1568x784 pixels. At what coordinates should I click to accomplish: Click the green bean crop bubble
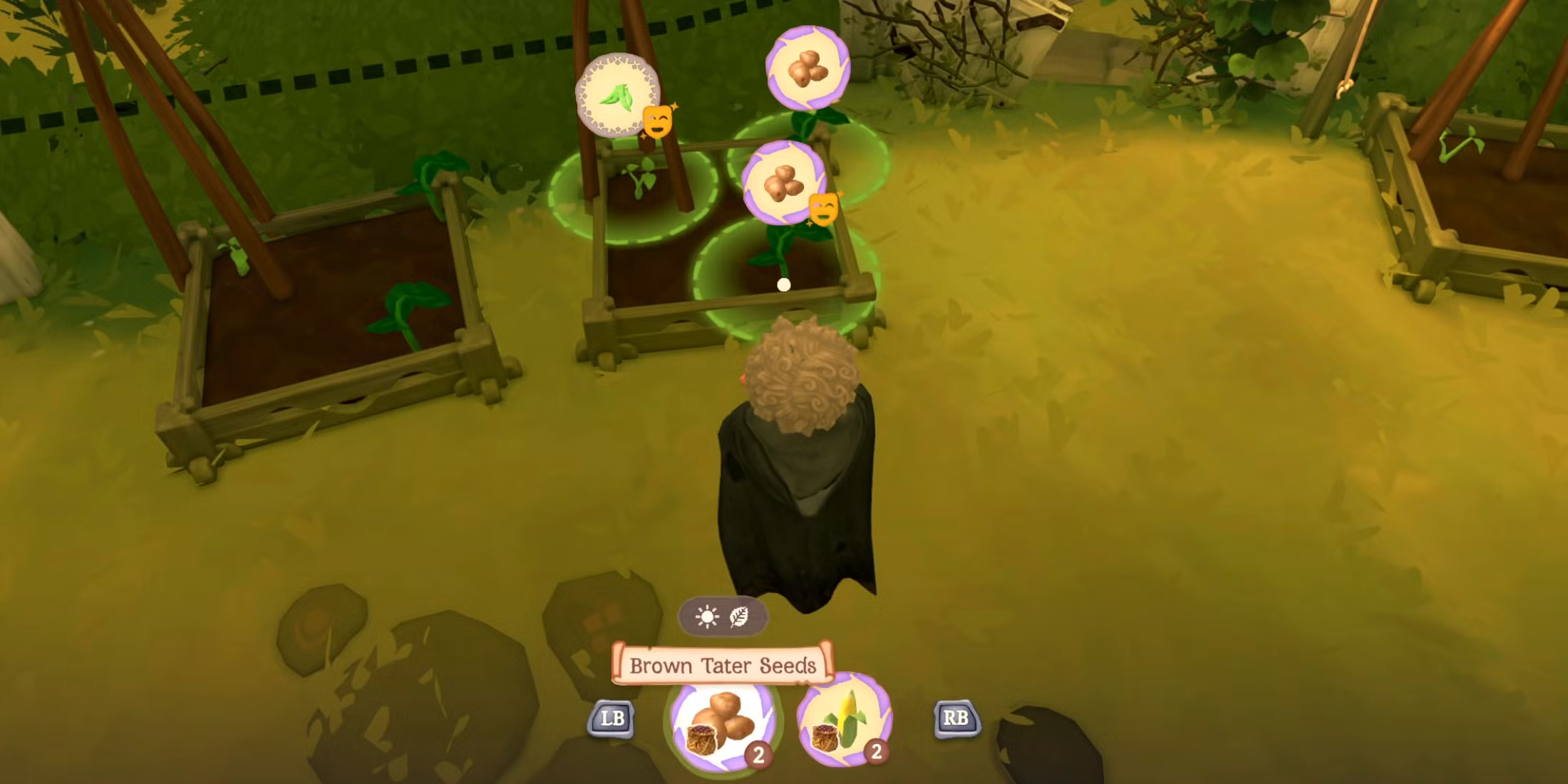pyautogui.click(x=617, y=96)
